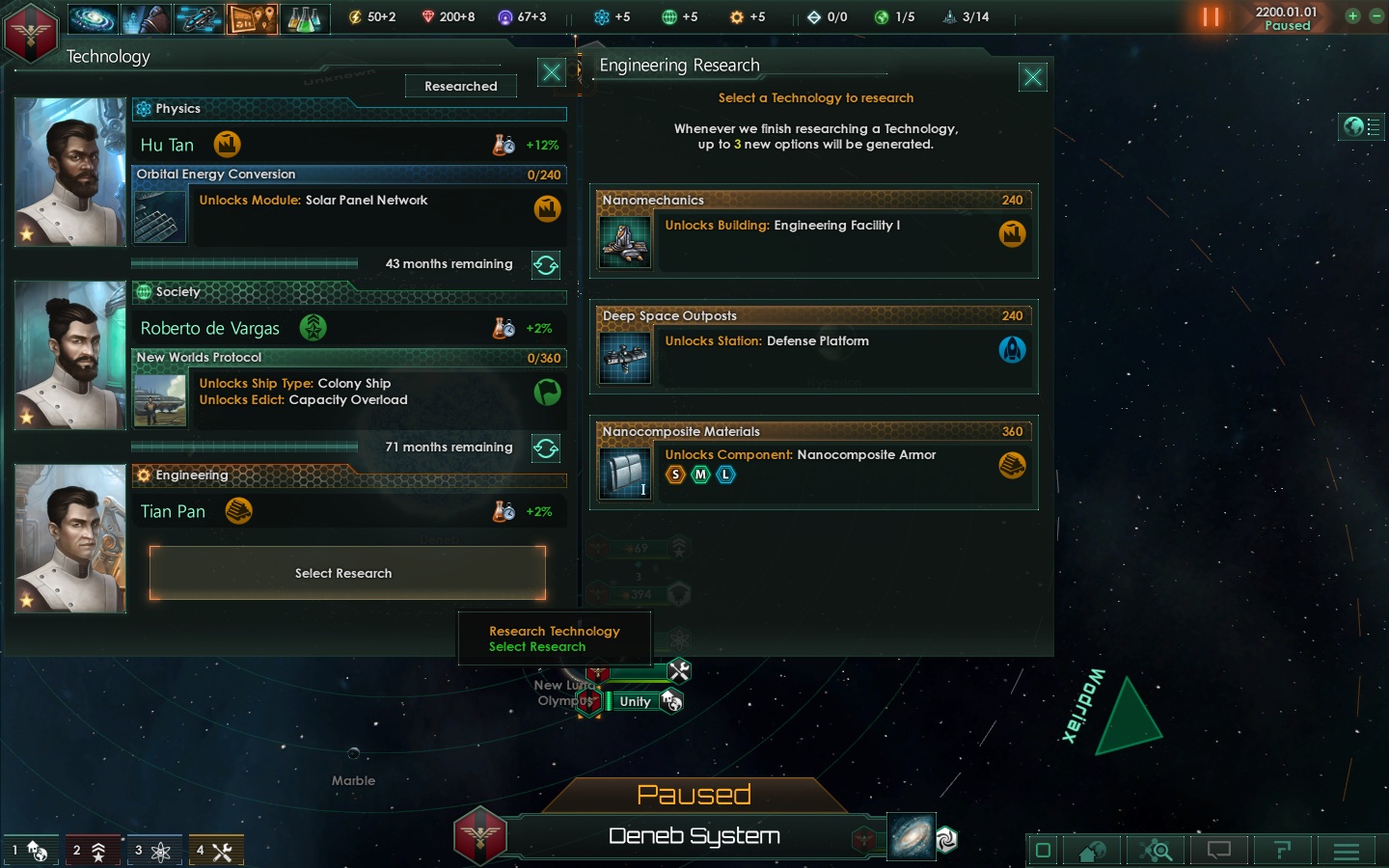Select fleet group 3 science ship
The height and width of the screenshot is (868, 1389).
pyautogui.click(x=153, y=851)
